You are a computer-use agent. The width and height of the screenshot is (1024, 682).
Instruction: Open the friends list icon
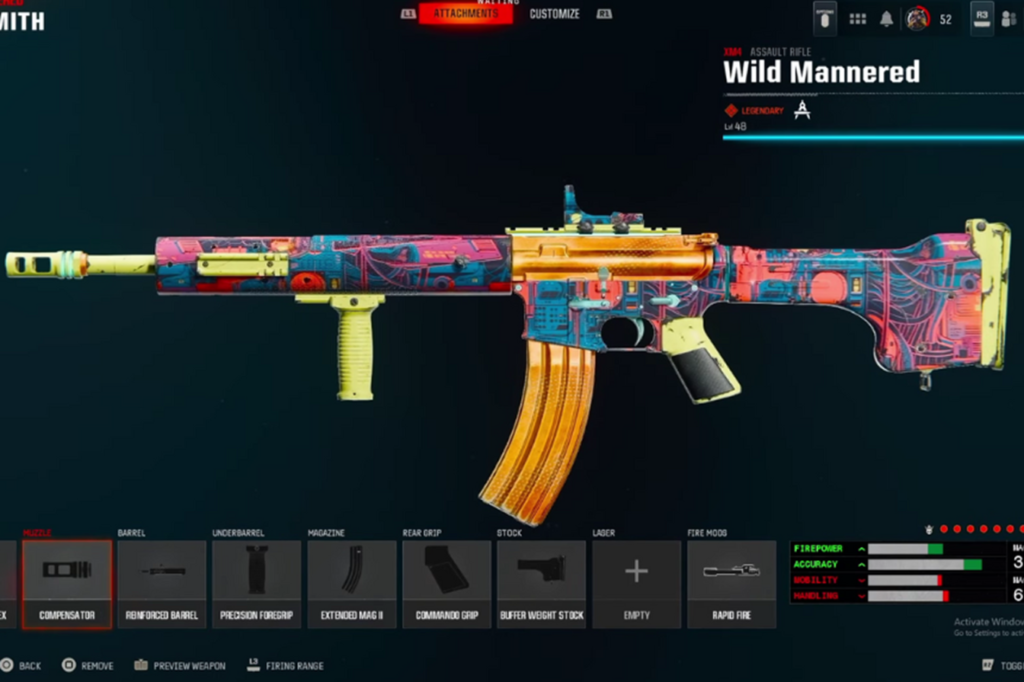[1008, 19]
